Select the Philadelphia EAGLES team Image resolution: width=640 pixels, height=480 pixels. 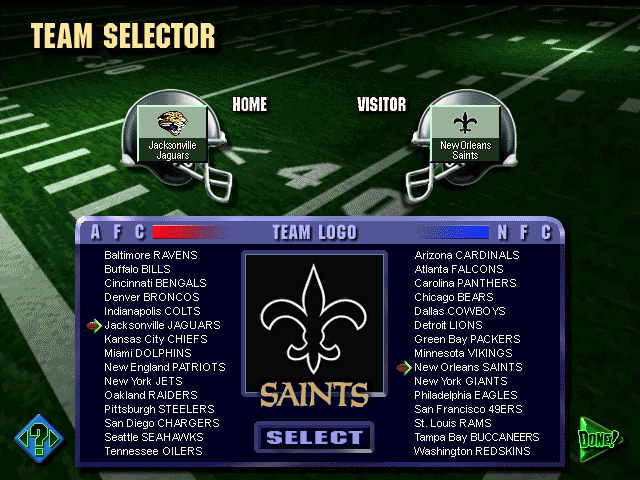[x=466, y=395]
